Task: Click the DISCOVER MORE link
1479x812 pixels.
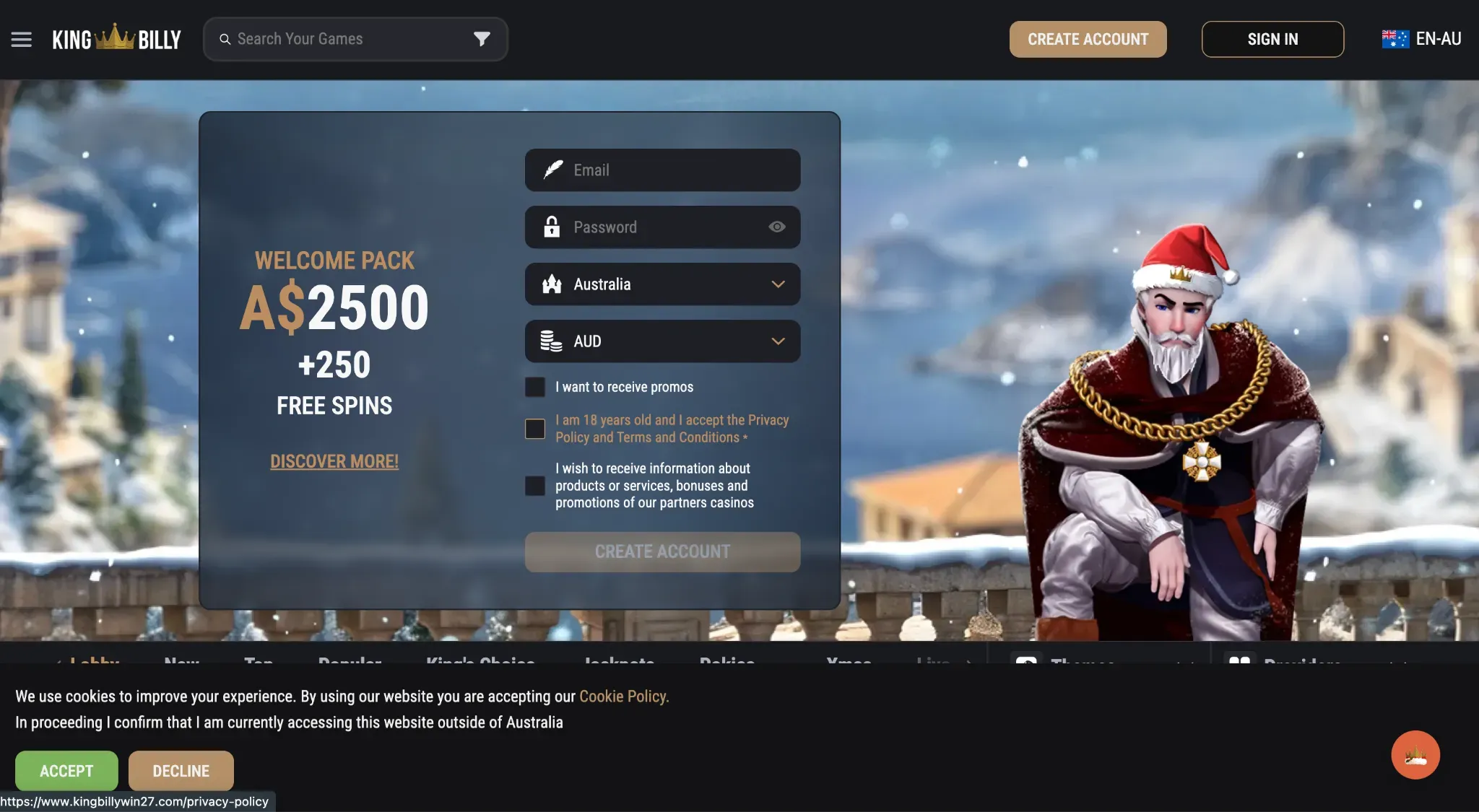Action: click(x=334, y=461)
